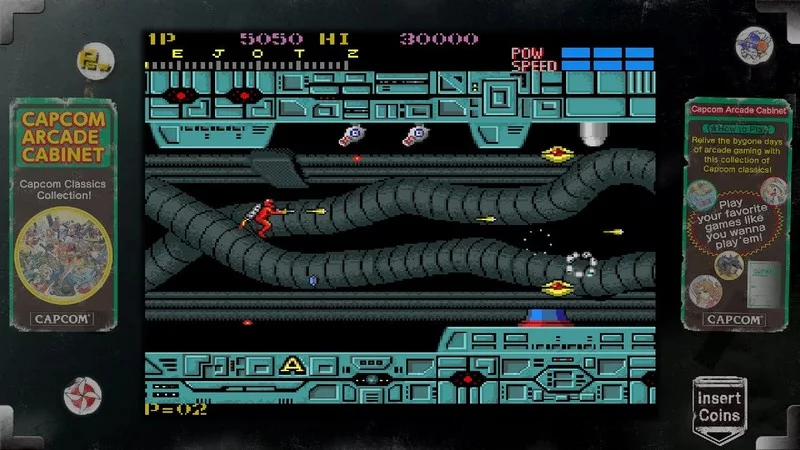Click the Insert Coins button
800x450 pixels.
(719, 405)
